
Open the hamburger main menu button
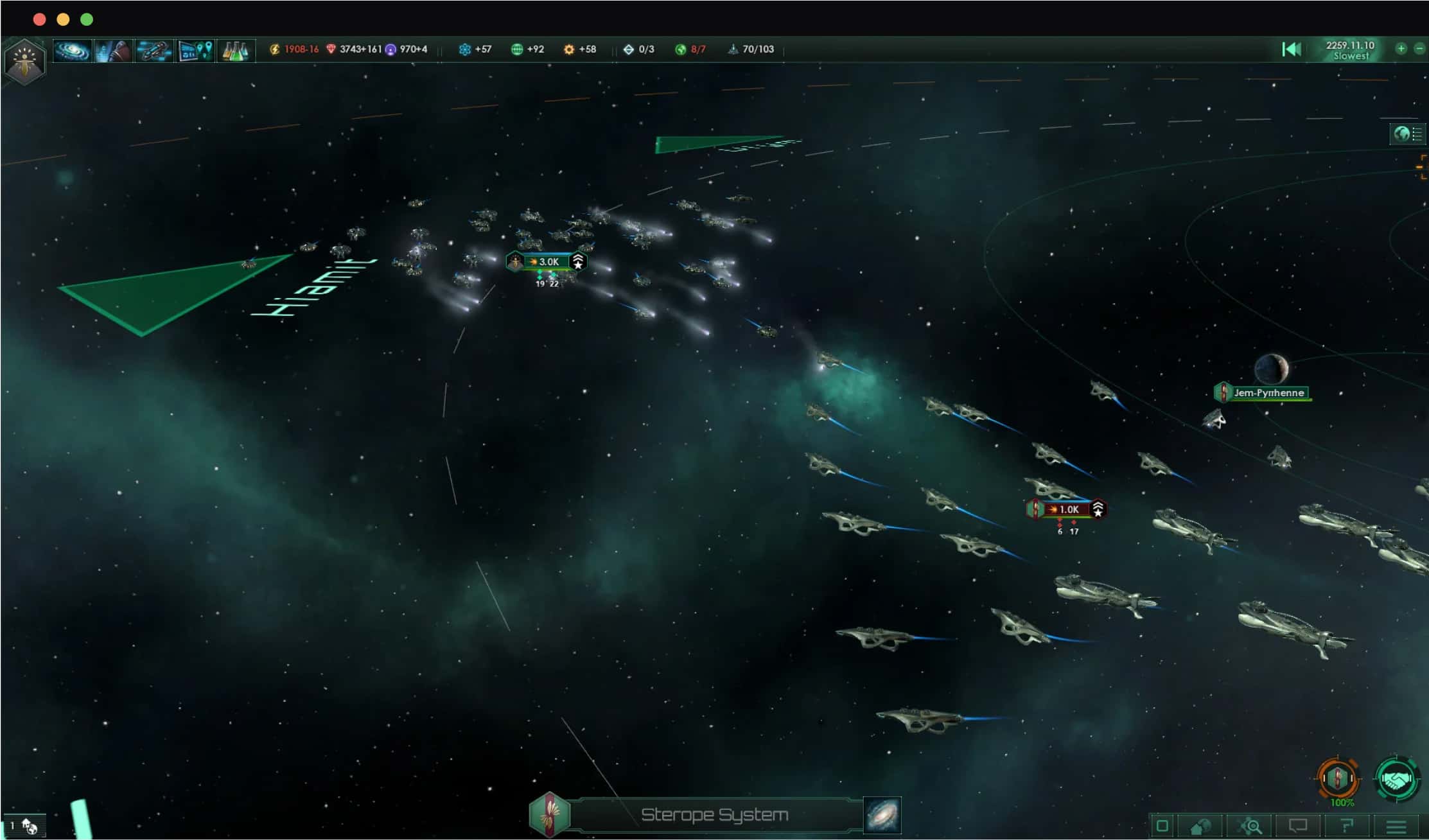[1396, 826]
